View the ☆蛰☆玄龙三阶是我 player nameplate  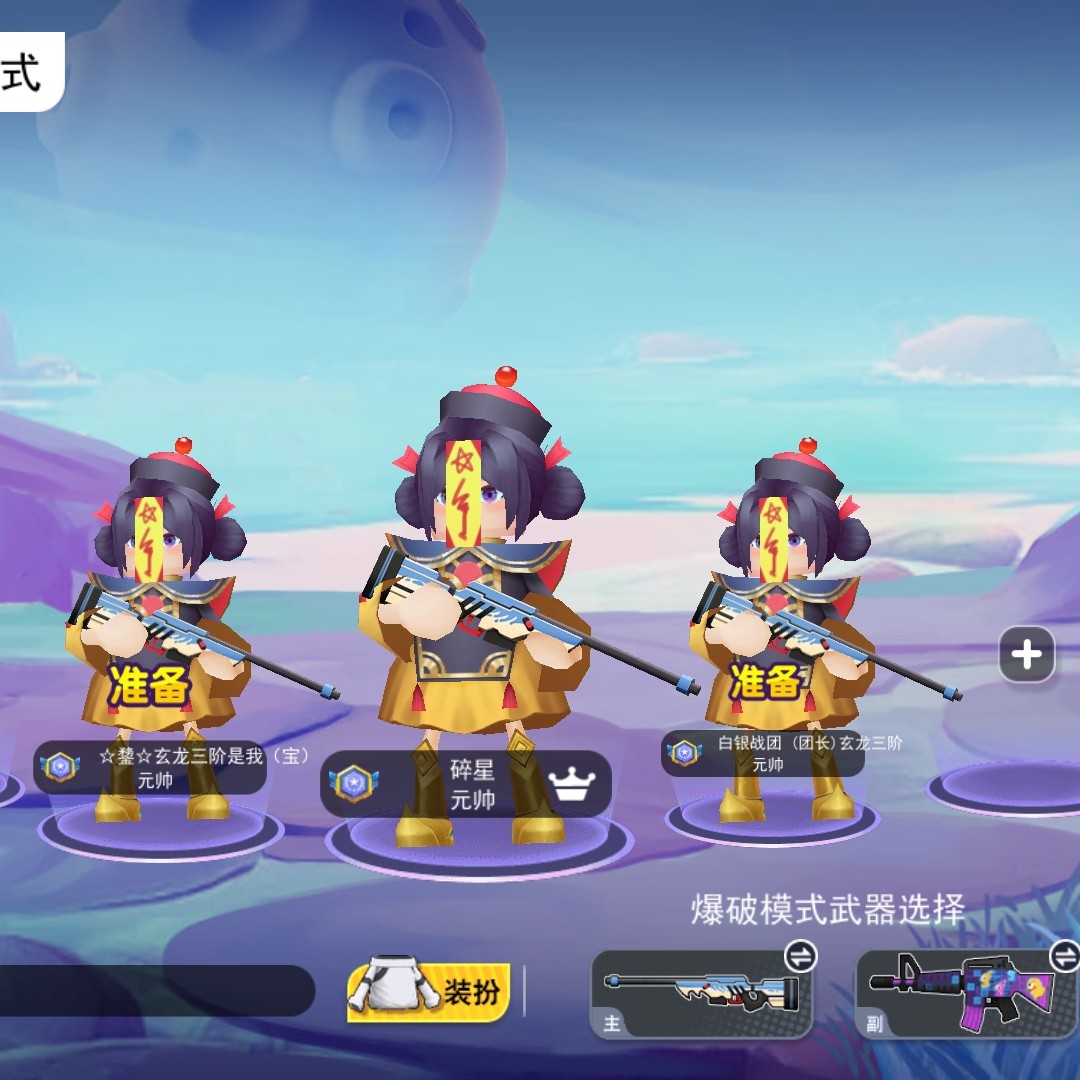point(152,768)
